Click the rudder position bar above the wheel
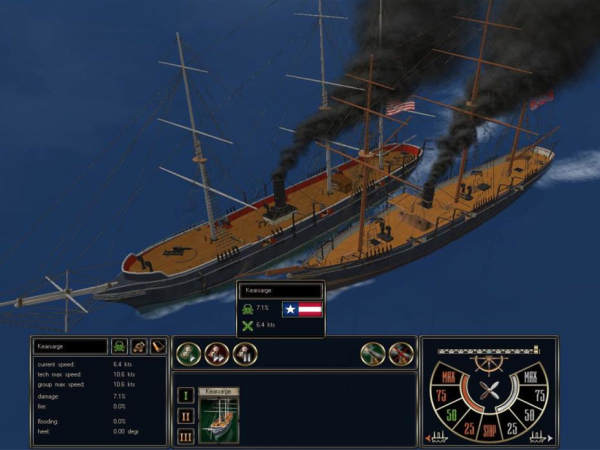The image size is (600, 450). pos(489,349)
